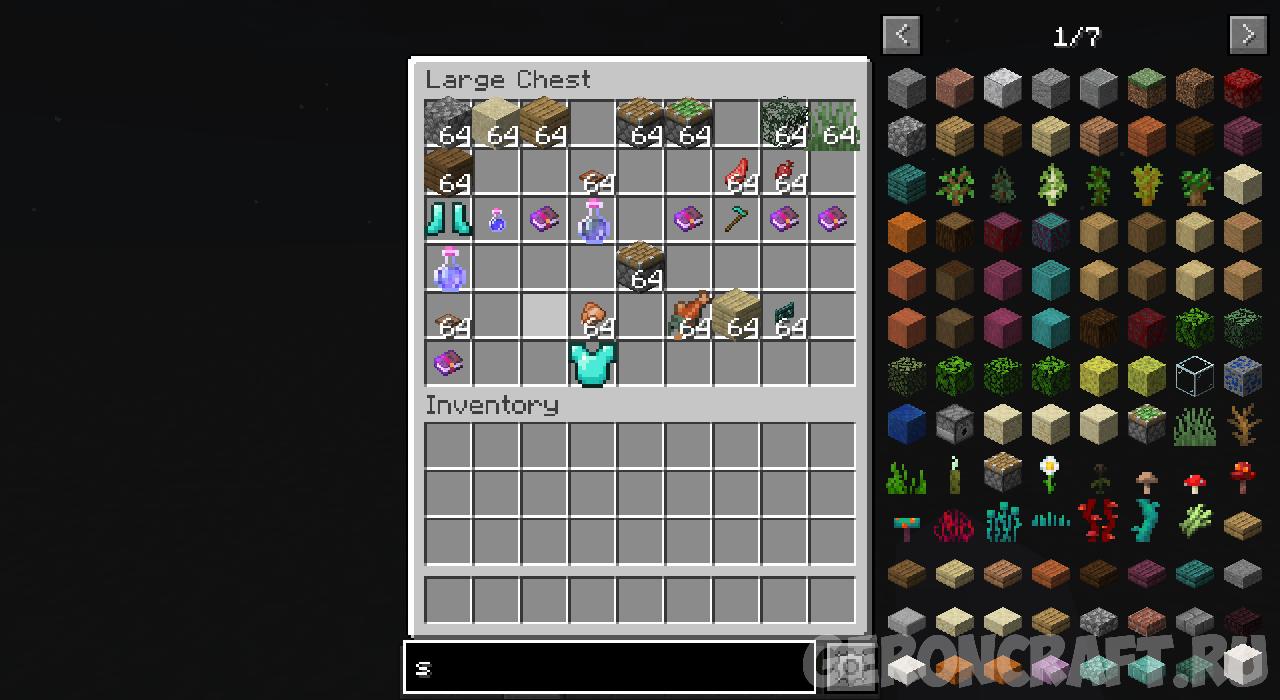Take the diamond pickaxe from the chest
Screen dimensions: 1280x700
(x=737, y=219)
